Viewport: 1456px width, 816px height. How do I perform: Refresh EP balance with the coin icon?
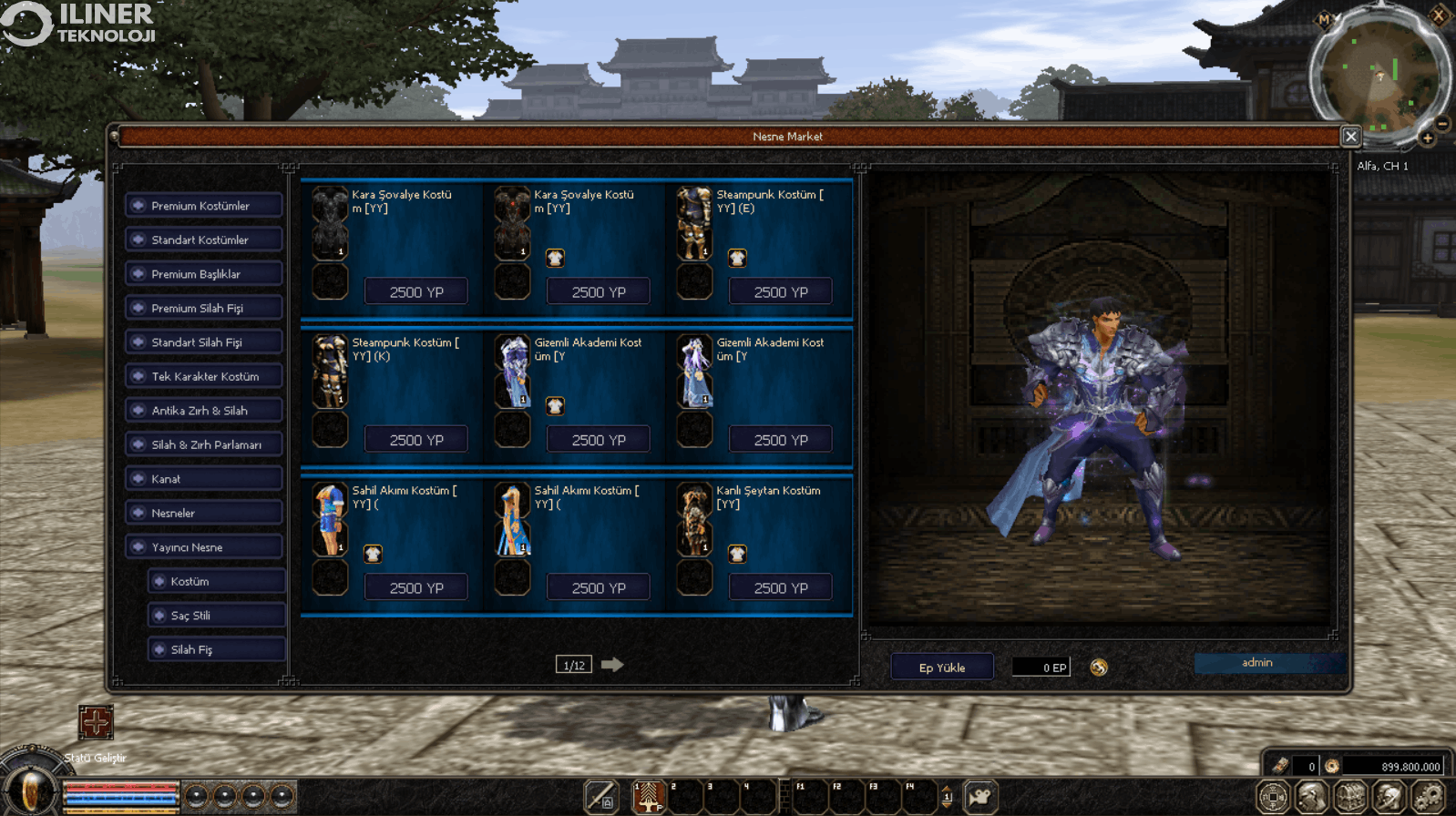point(1099,668)
